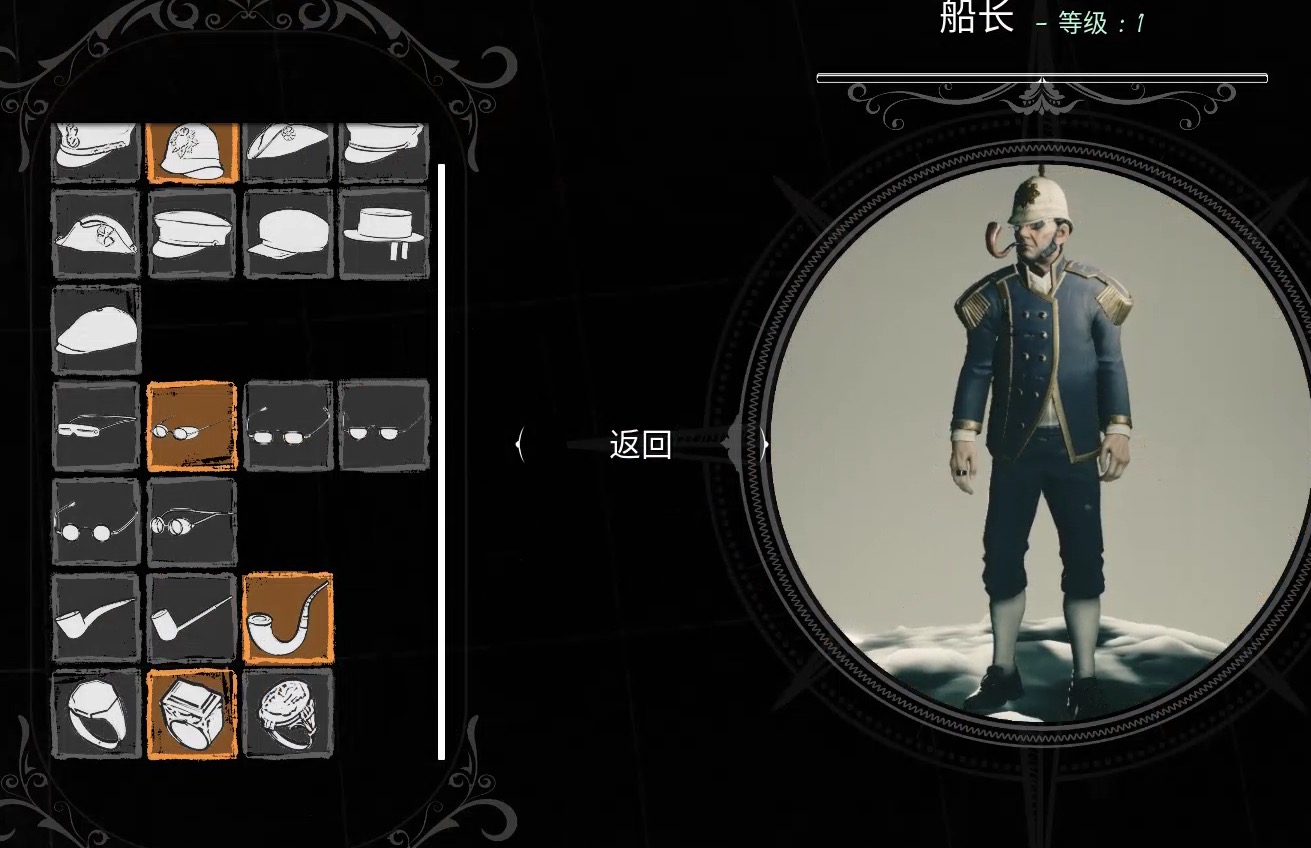Equip the plain signet ring

96,714
